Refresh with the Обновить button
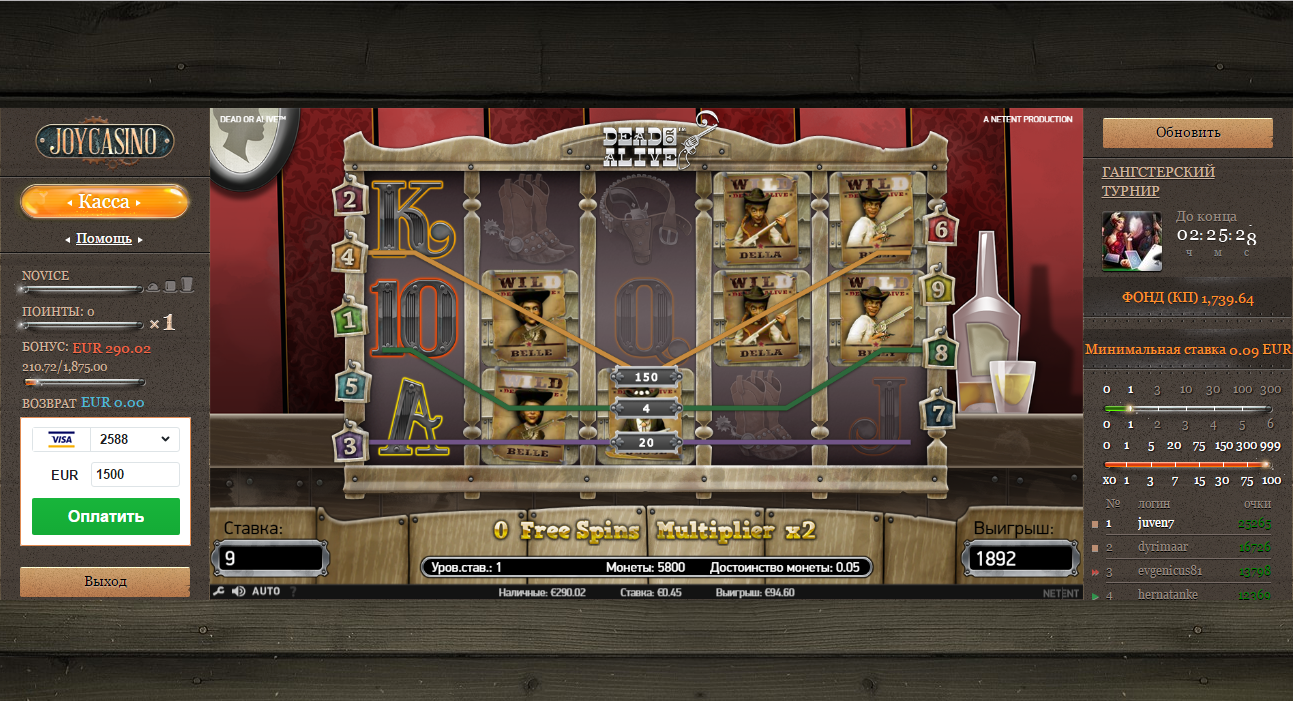The image size is (1293, 701). point(1187,132)
